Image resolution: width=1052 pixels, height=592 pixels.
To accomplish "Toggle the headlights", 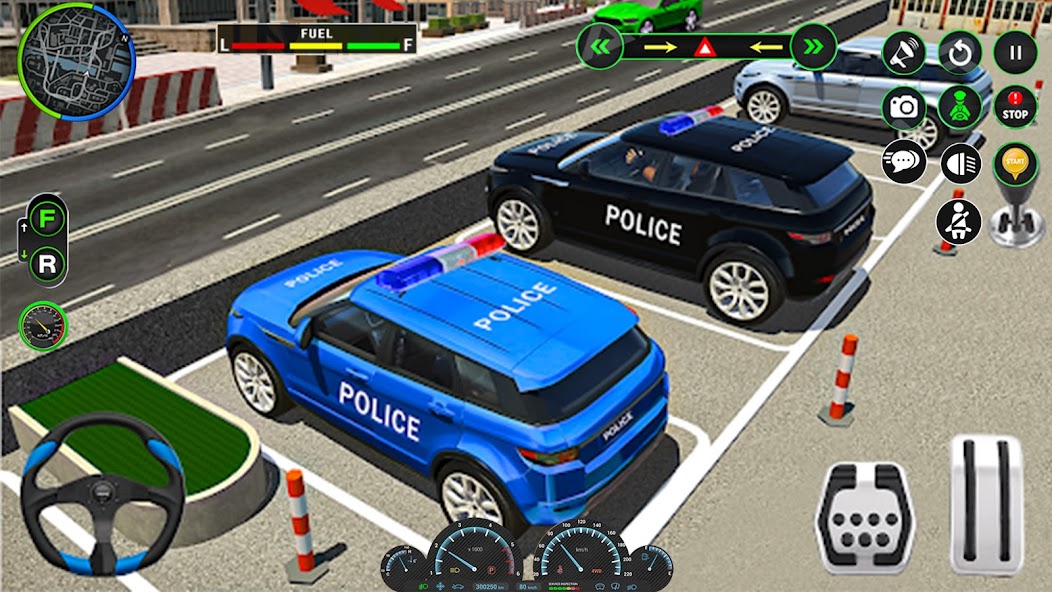I will point(961,163).
